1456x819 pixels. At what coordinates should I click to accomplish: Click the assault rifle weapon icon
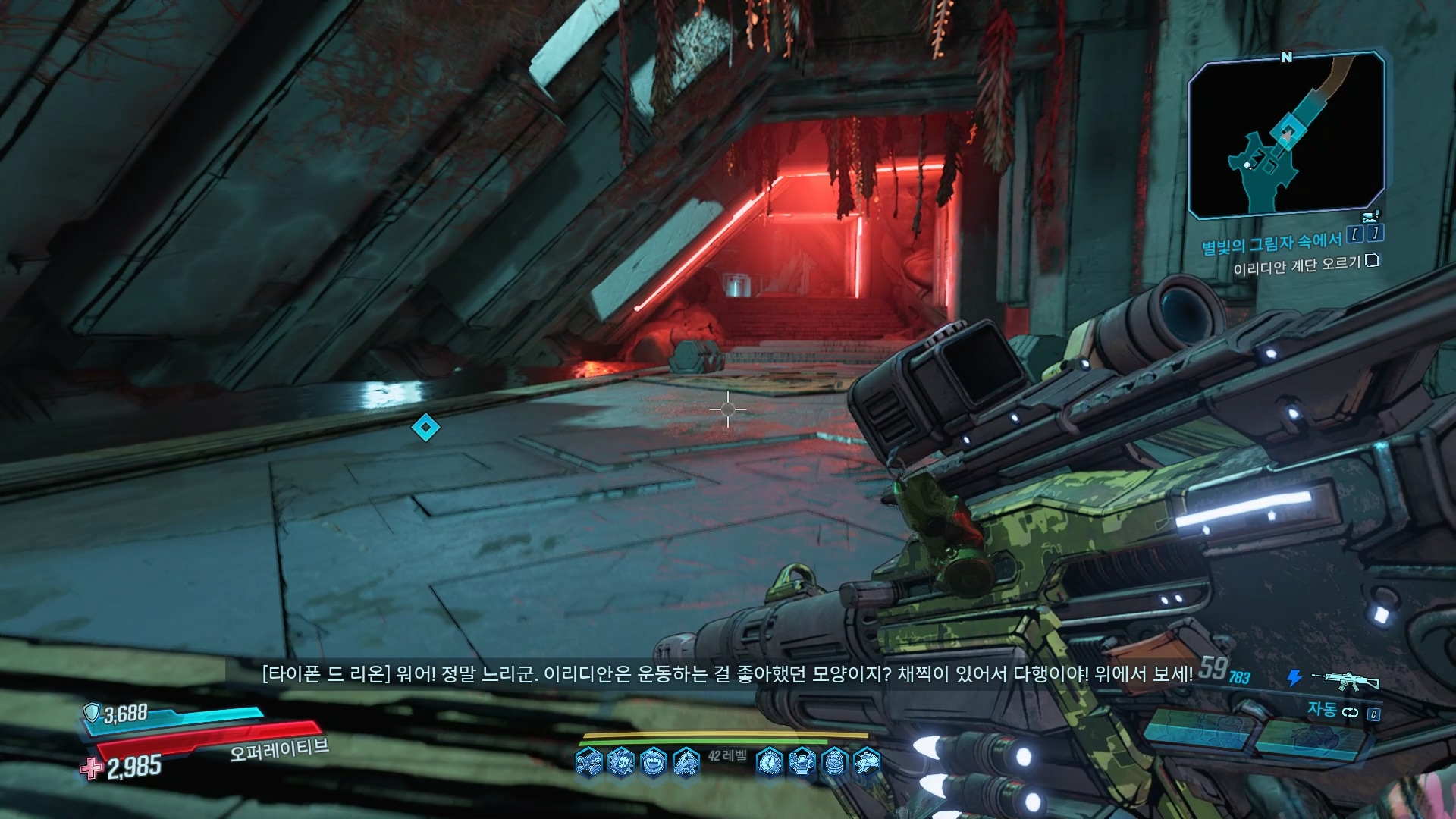tap(1345, 680)
